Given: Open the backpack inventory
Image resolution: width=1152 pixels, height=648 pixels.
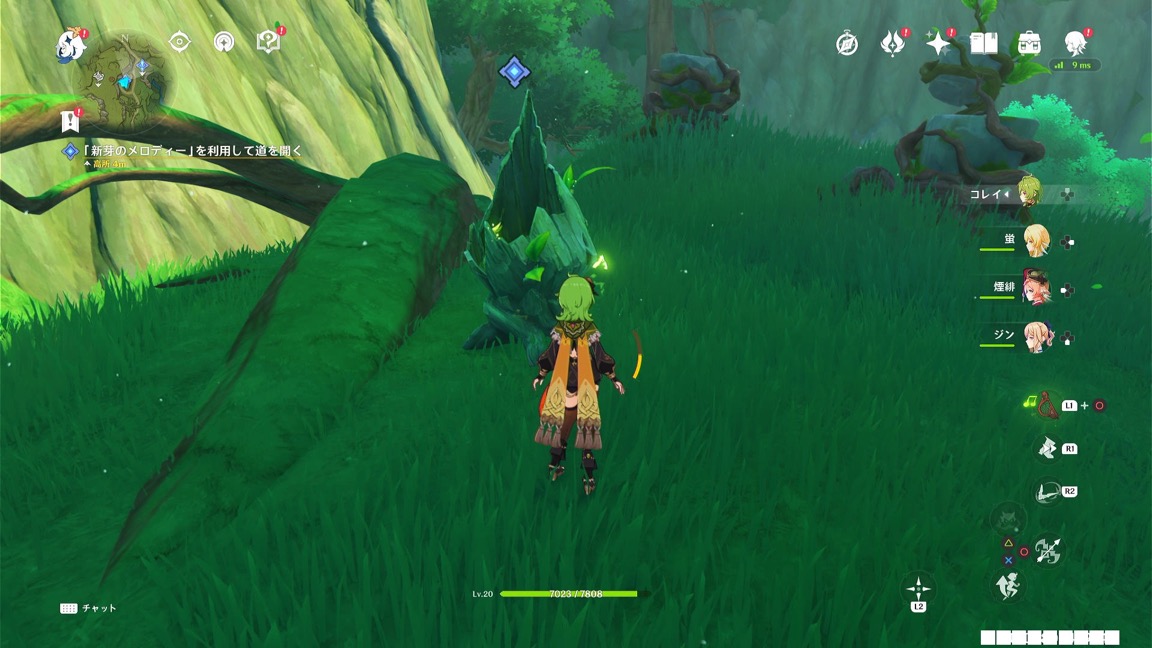Looking at the screenshot, I should point(1029,43).
